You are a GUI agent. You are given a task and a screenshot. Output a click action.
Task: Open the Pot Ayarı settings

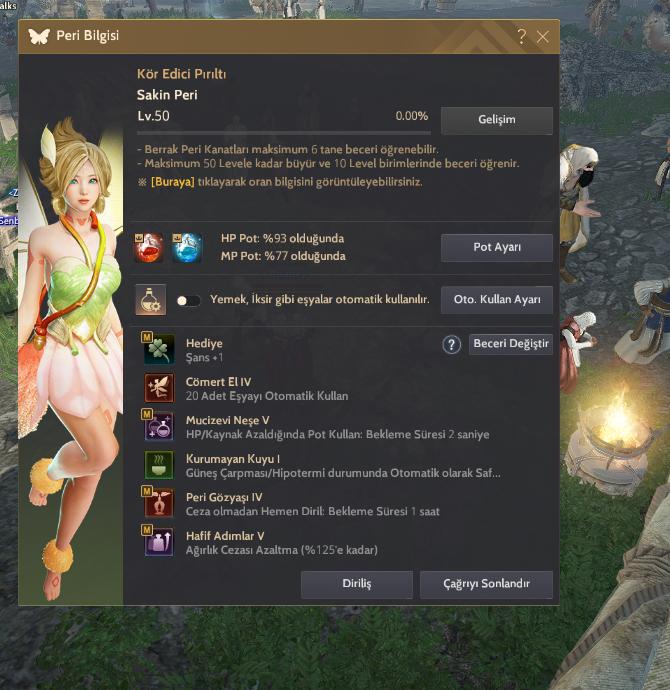coord(496,247)
